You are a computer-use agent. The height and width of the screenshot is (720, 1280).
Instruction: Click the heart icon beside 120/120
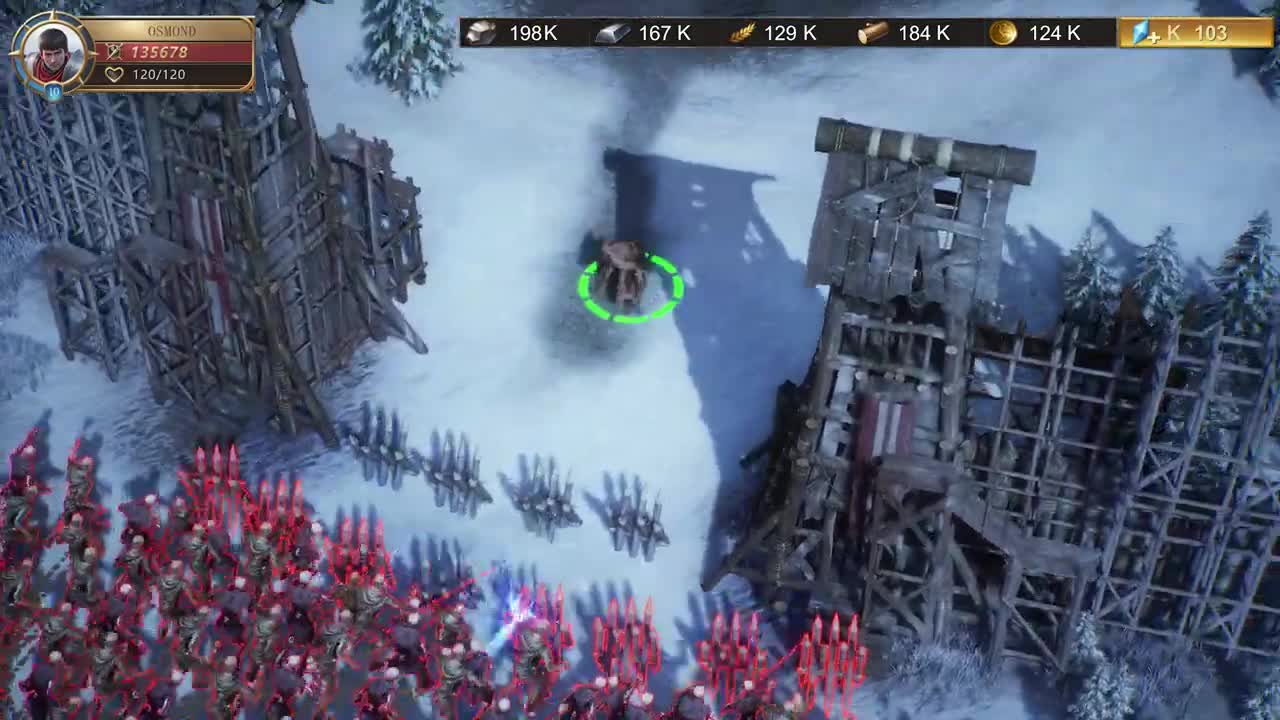click(x=115, y=75)
